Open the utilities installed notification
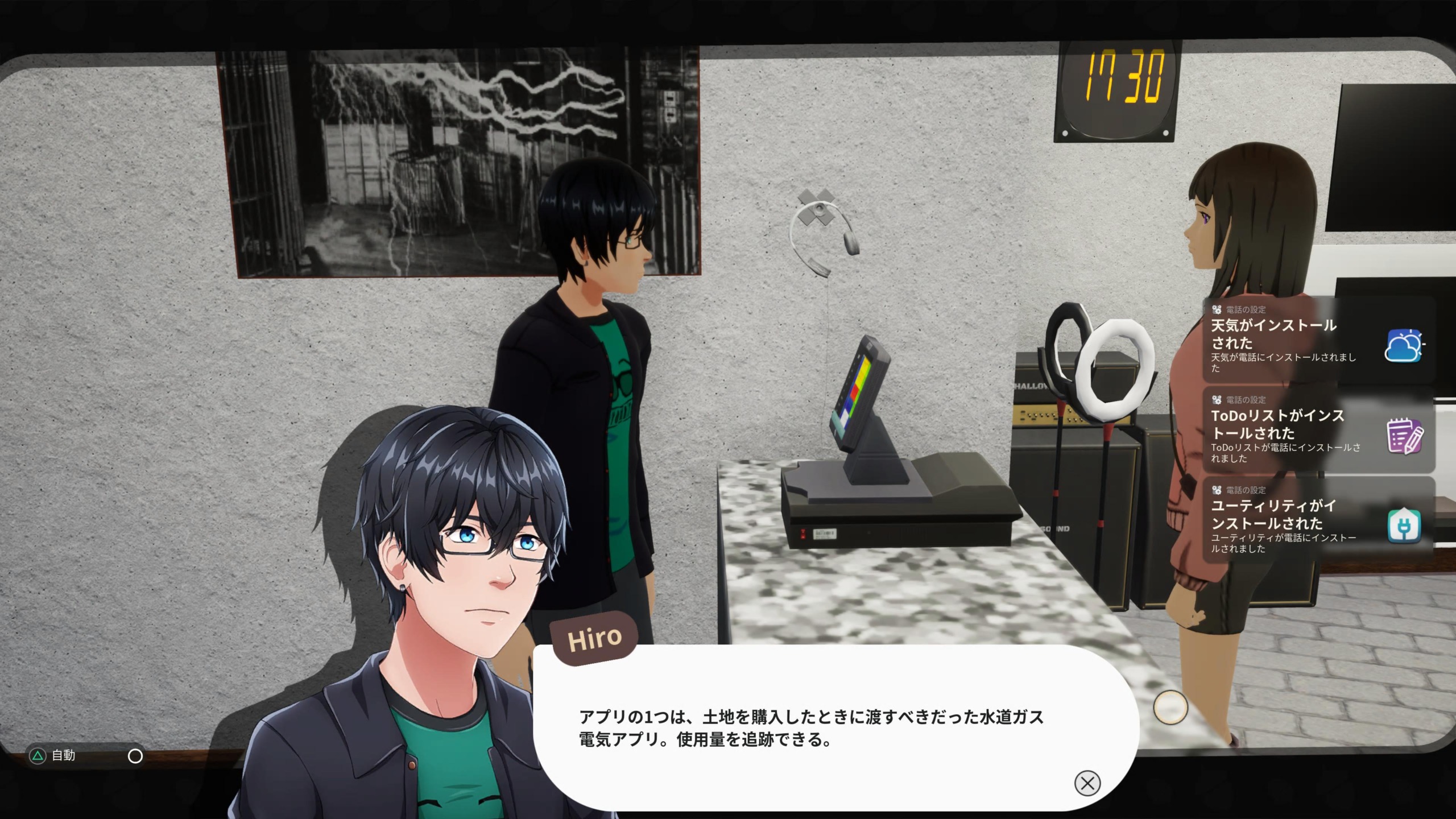Screen dimensions: 1456x819 coord(1317,521)
